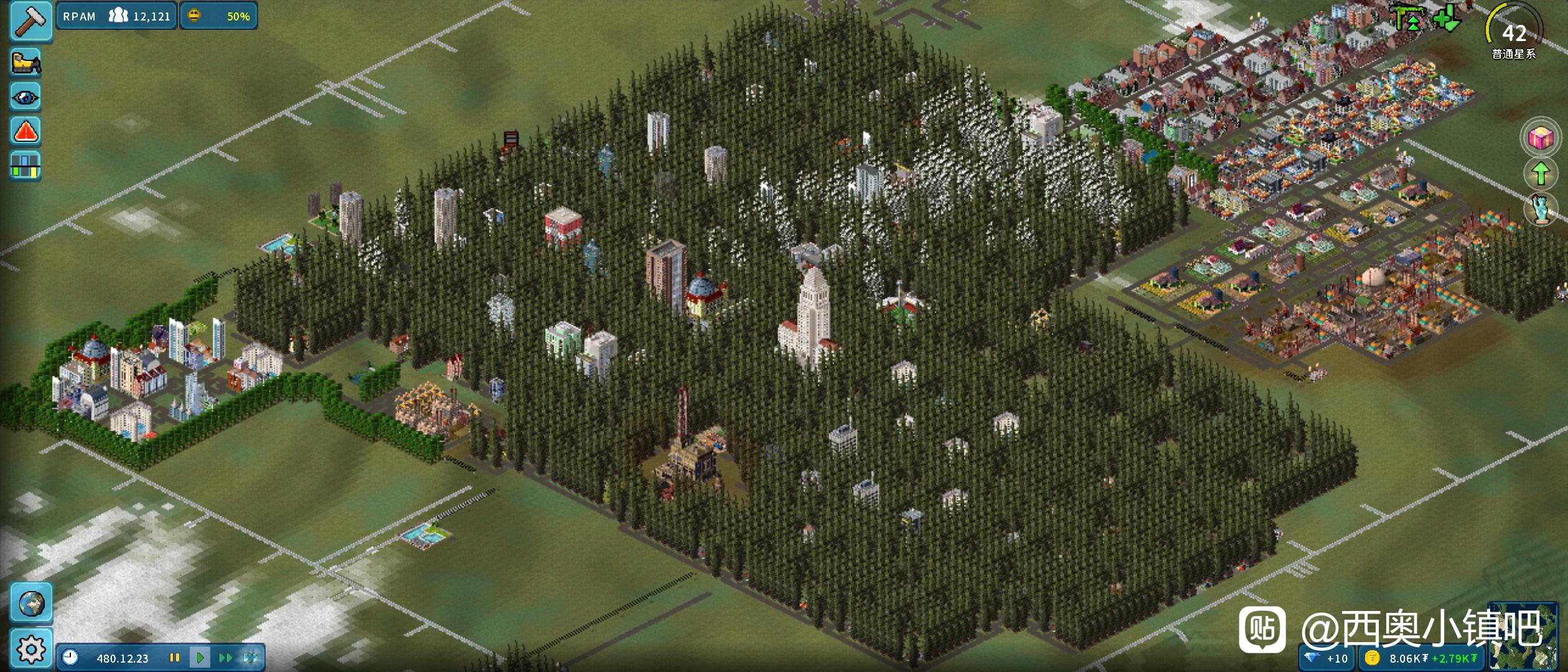Open the rank 42 level gauge
Viewport: 1568px width, 672px height.
[x=1514, y=32]
